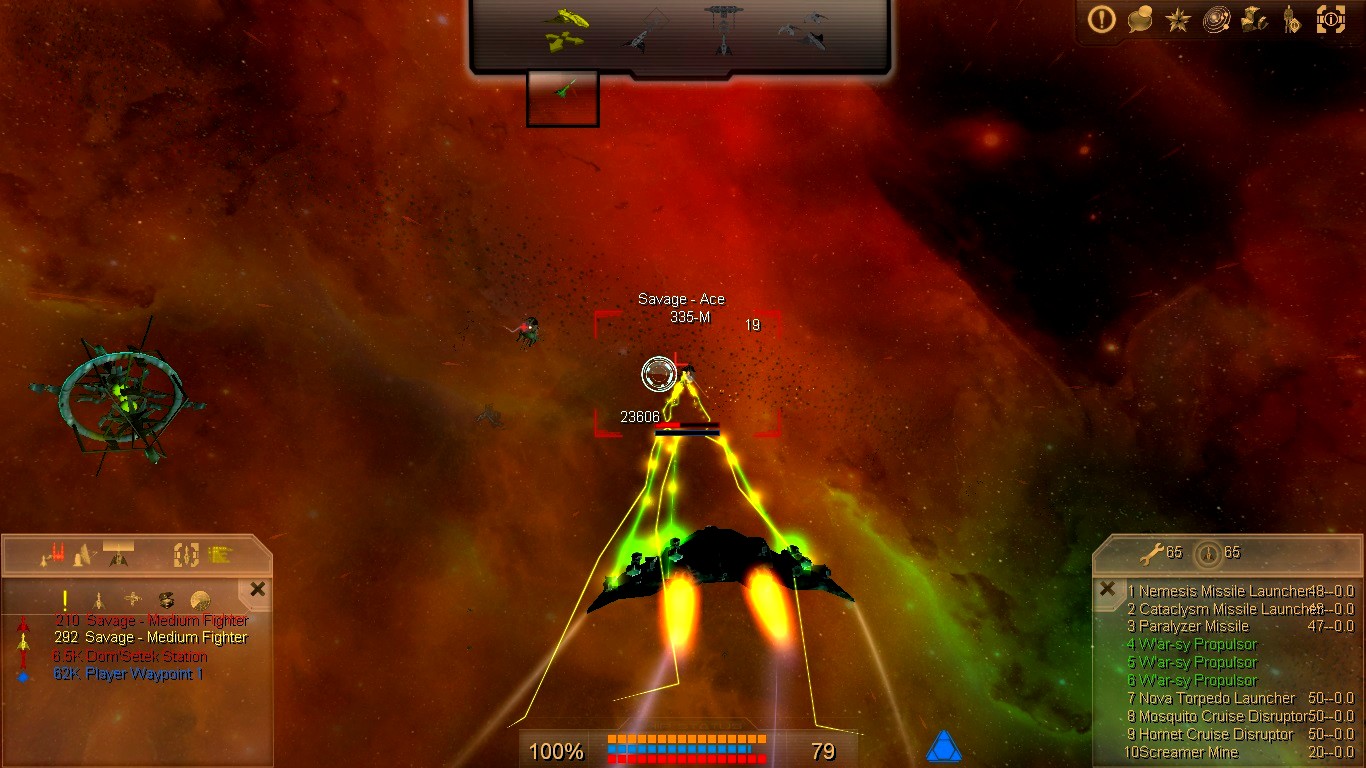Select Nemesis Missile Launcher weapon
Viewport: 1366px width, 768px height.
click(1222, 591)
